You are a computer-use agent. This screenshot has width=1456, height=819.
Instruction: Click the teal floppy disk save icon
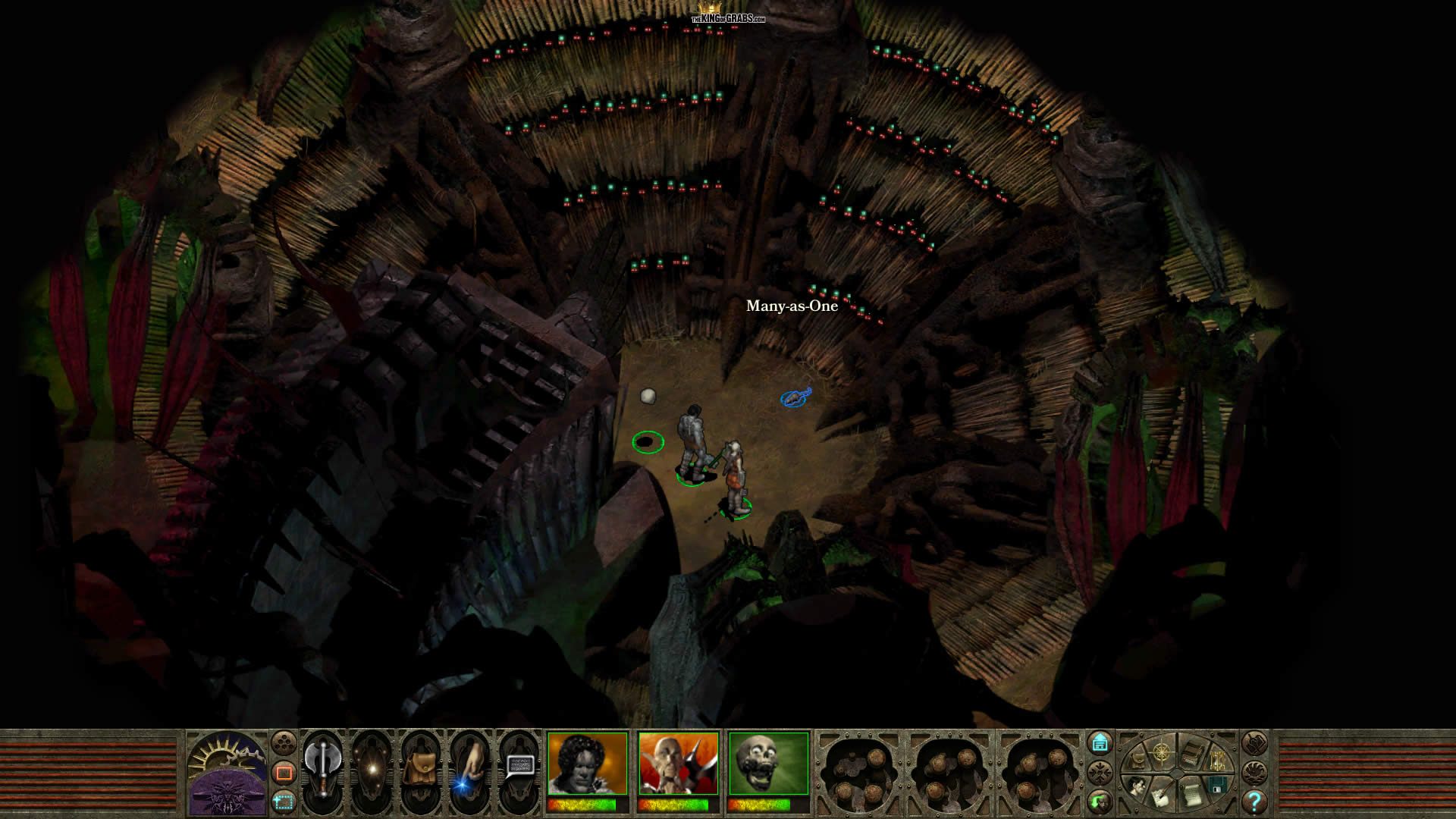point(1218,785)
